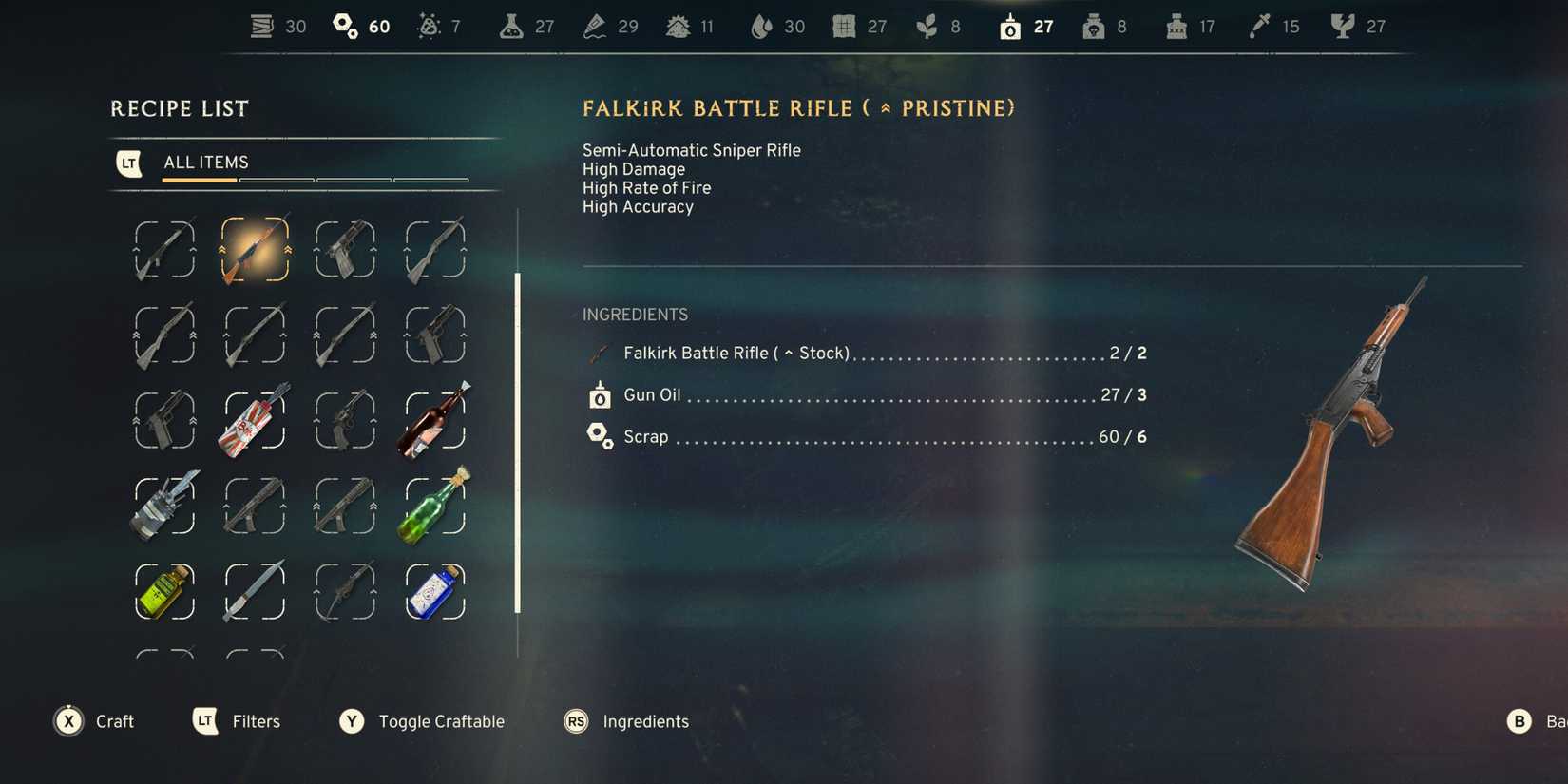Select the green Molotov bottle recipe

pos(434,506)
